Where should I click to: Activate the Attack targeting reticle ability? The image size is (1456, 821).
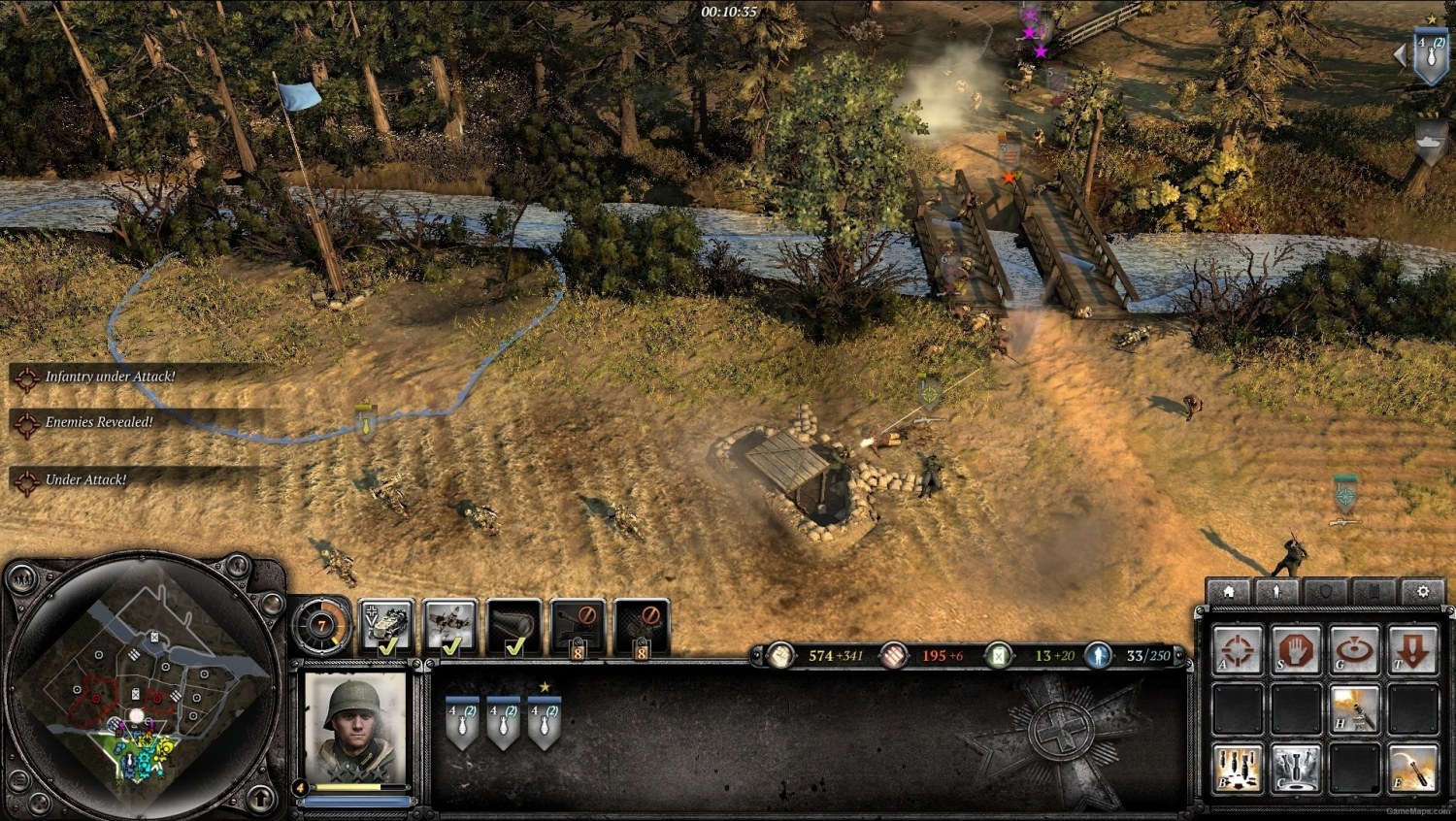(x=1240, y=650)
